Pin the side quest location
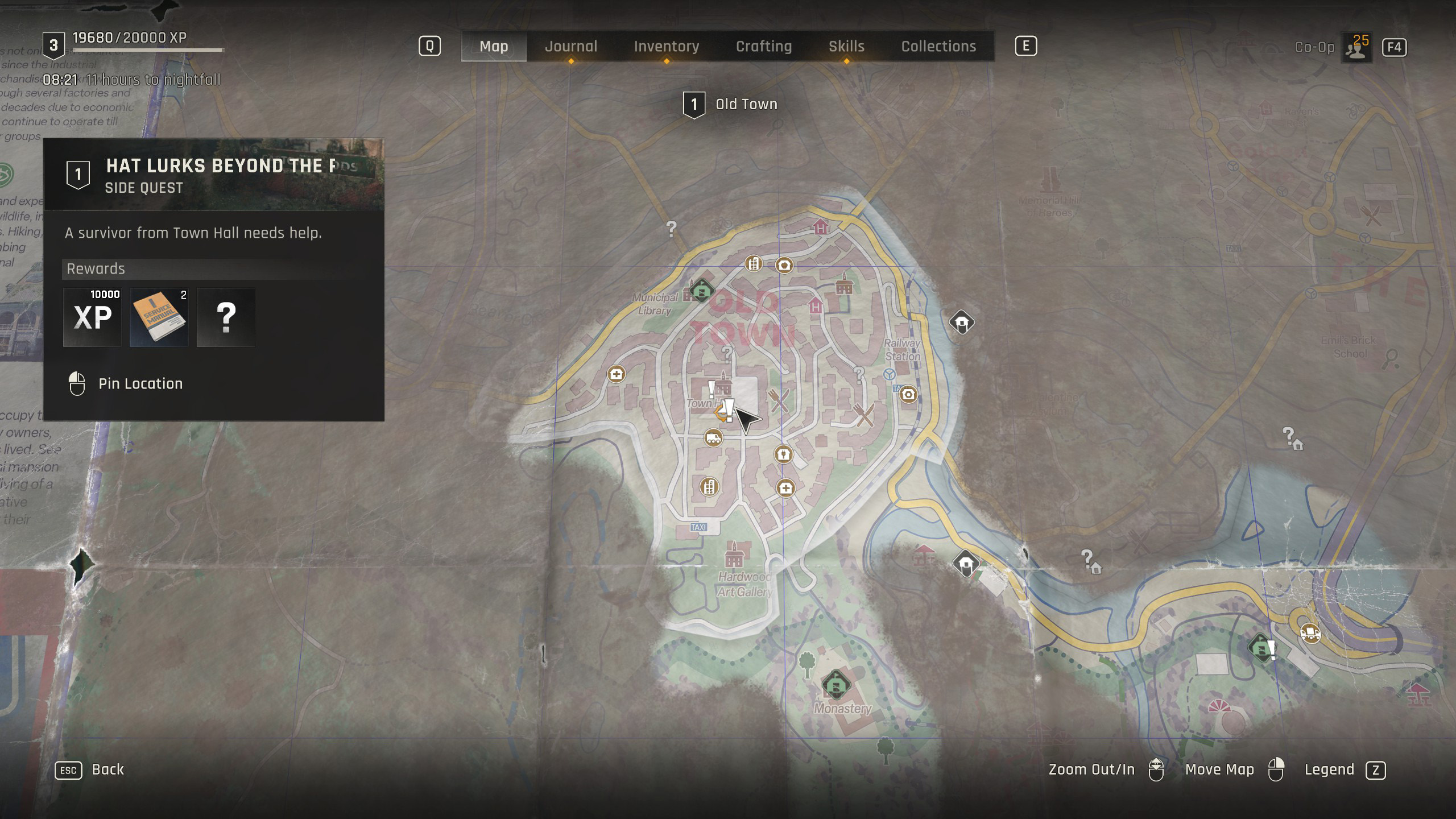1456x819 pixels. click(x=140, y=384)
